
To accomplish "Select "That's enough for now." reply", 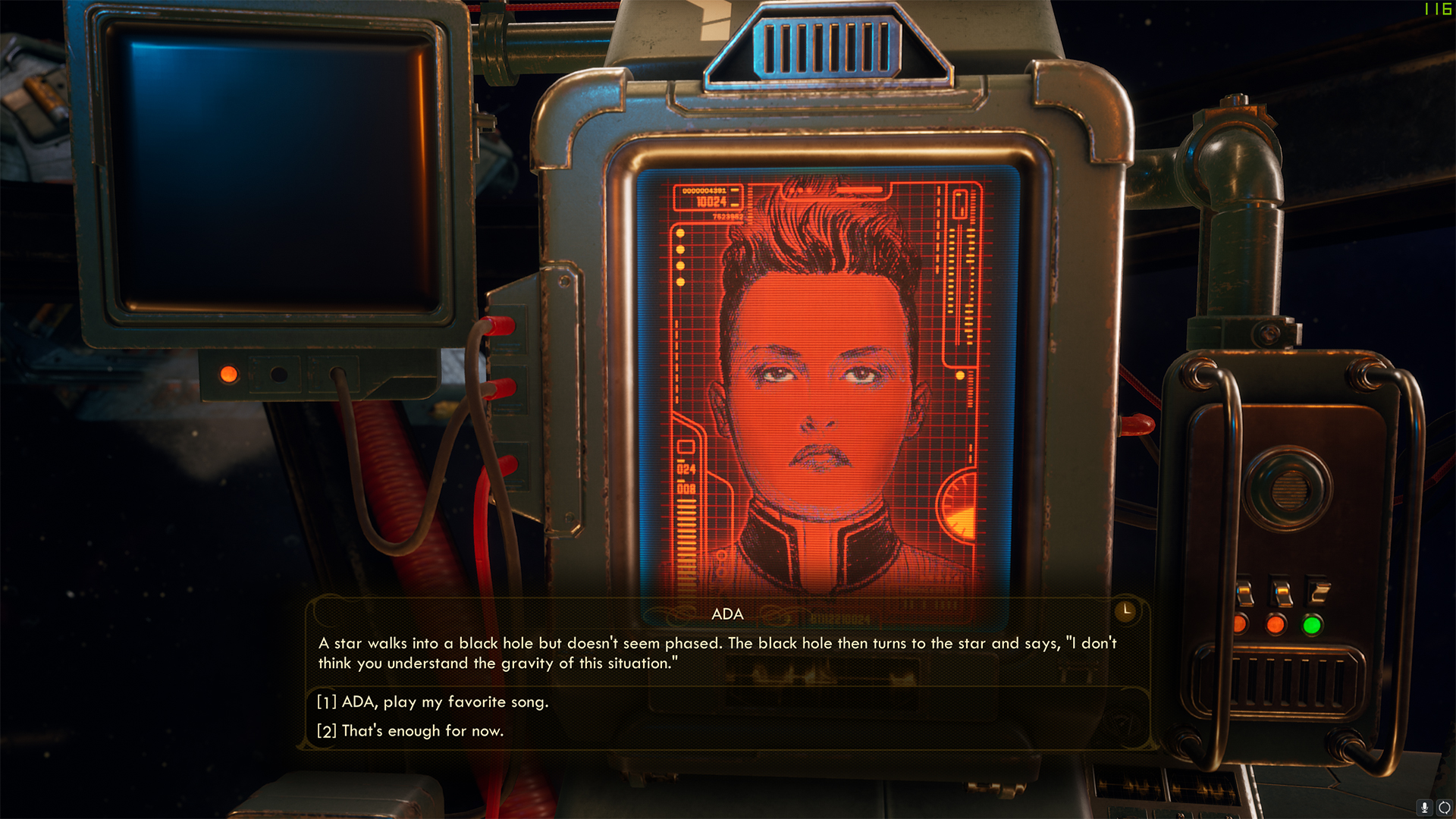I will pos(422,731).
